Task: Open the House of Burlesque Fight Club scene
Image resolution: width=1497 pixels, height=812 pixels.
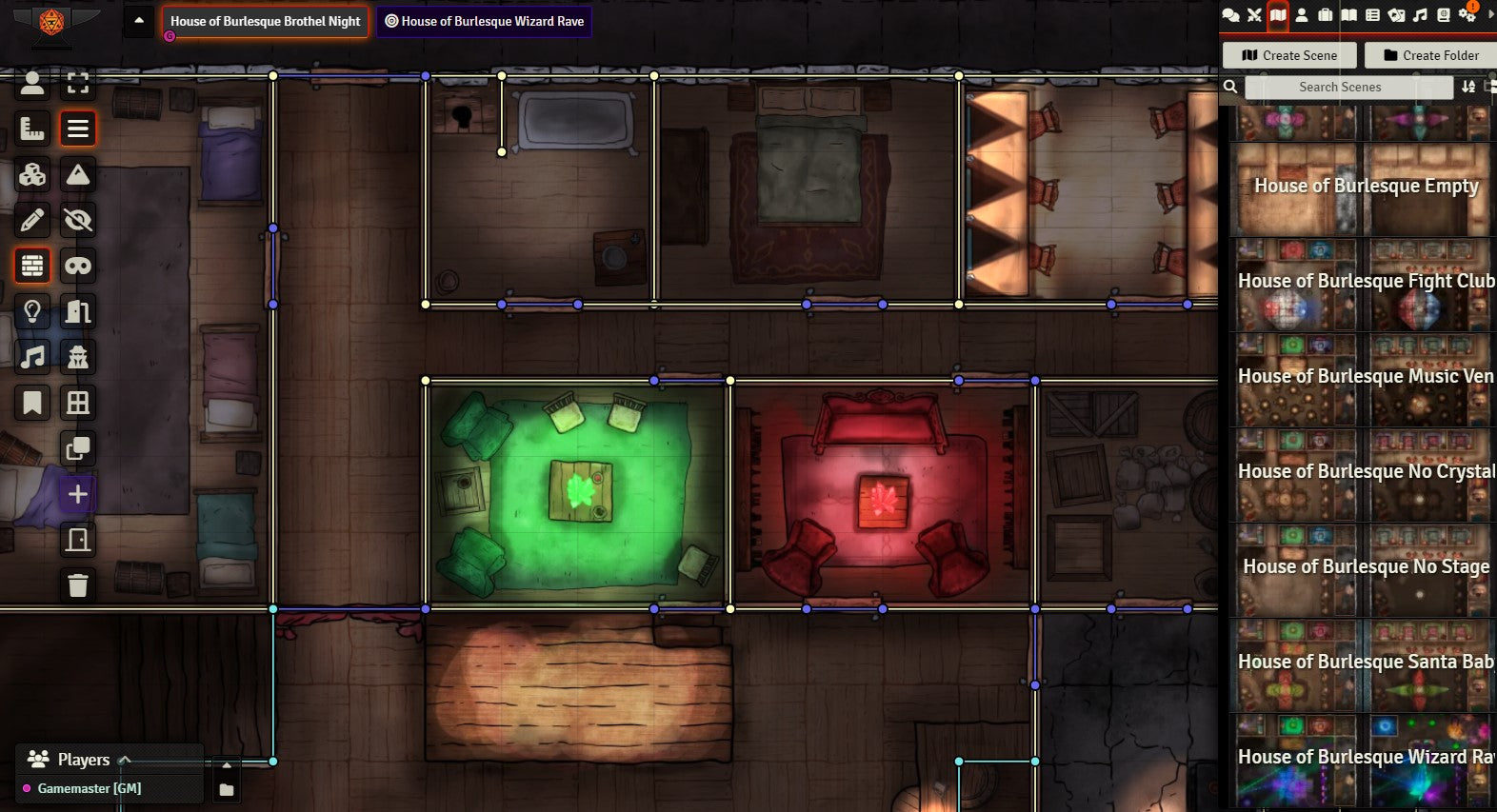Action: 1366,282
